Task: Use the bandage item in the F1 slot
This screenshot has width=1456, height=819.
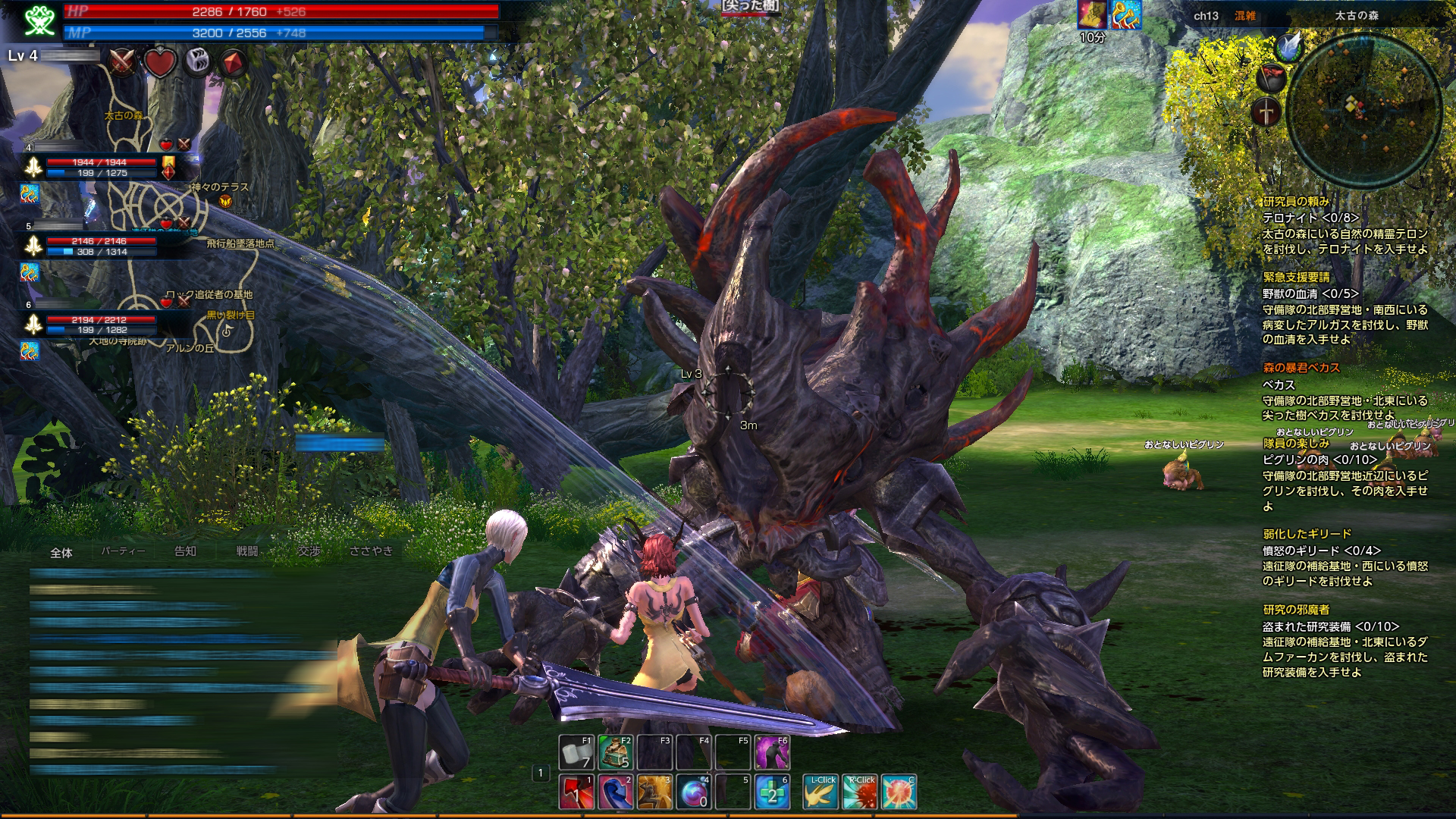Action: point(576,752)
